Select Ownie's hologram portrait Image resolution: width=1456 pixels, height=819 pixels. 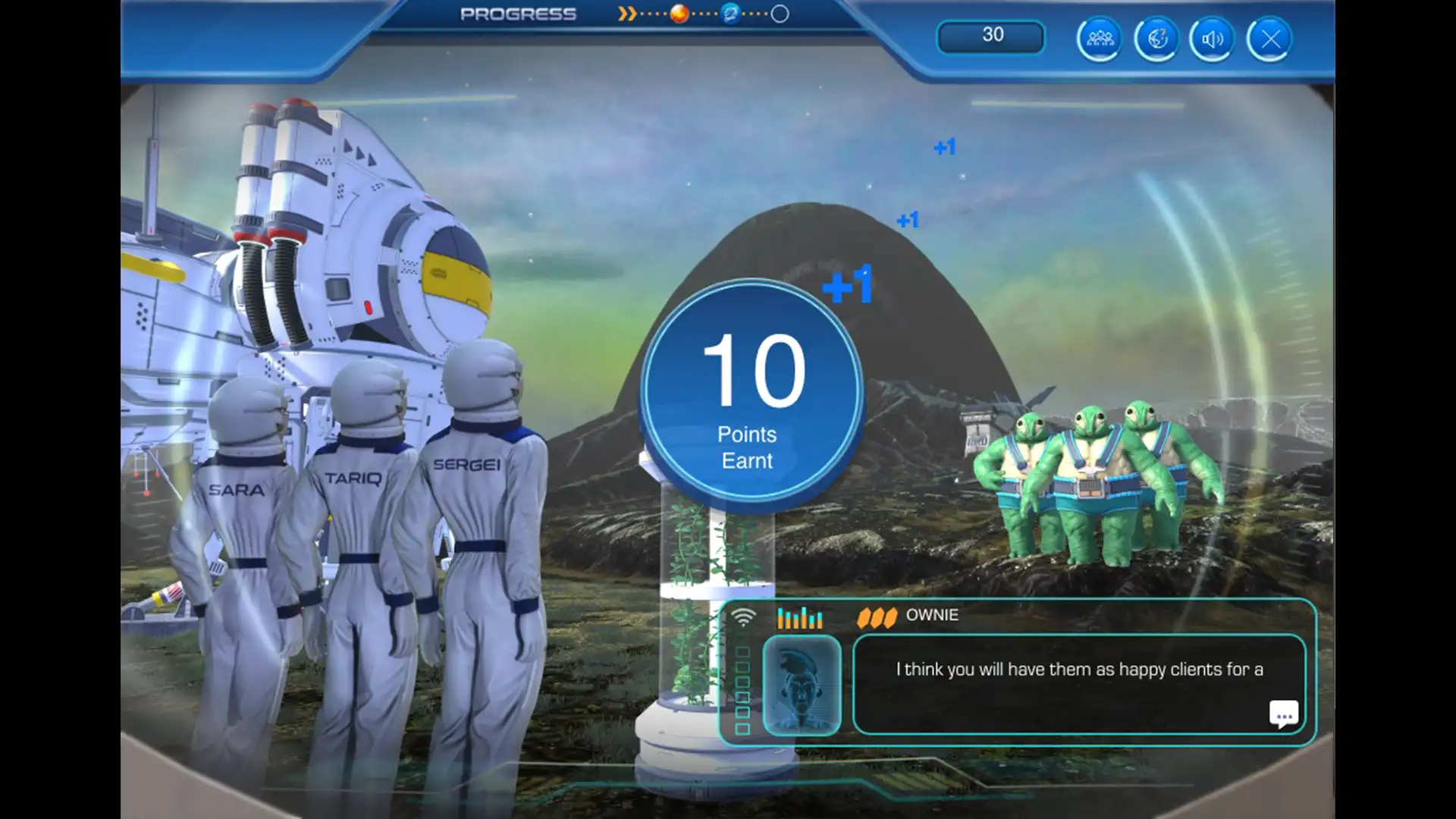pos(802,686)
